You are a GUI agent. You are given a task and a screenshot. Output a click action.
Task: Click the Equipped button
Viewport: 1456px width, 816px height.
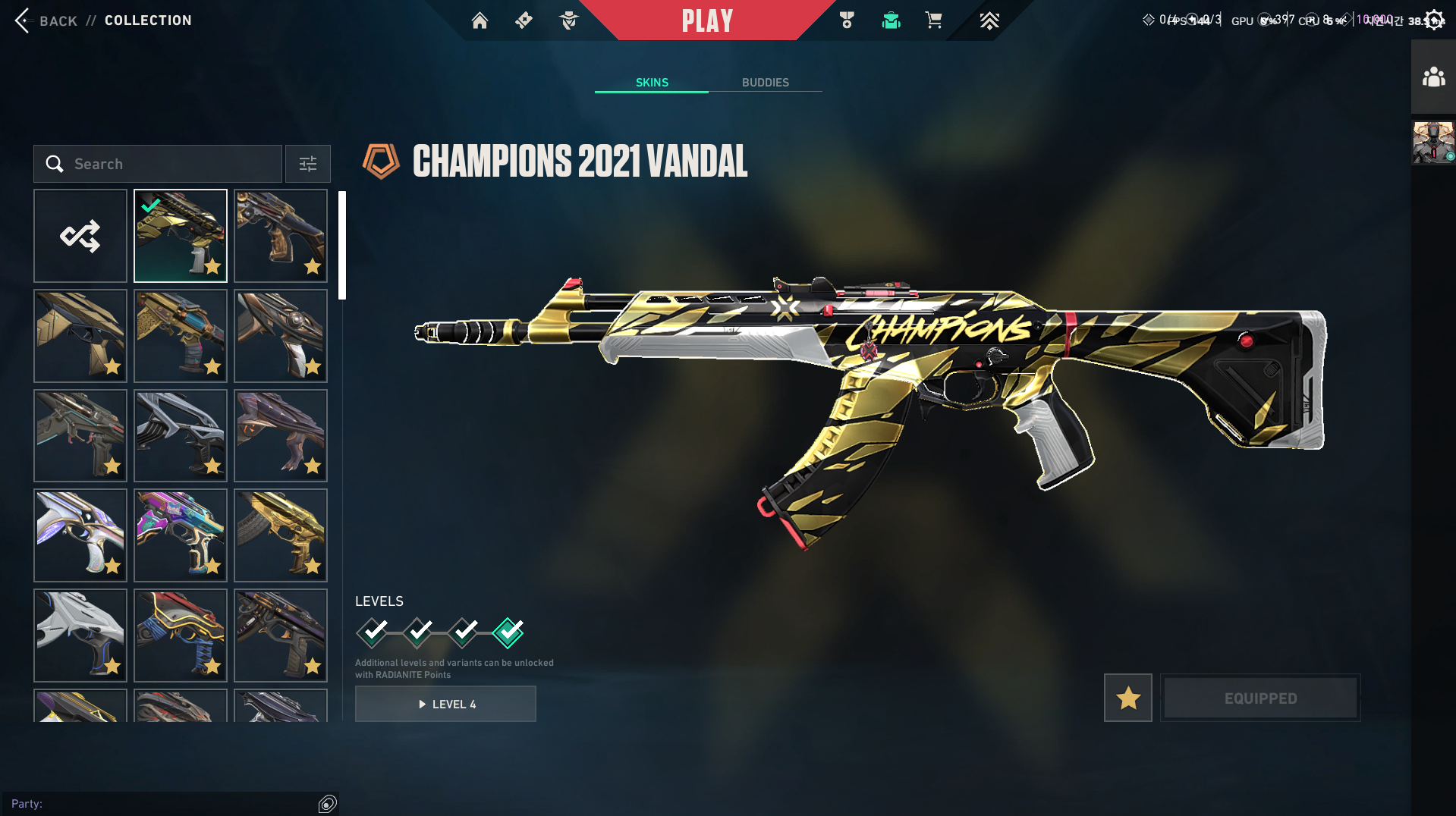click(x=1260, y=698)
